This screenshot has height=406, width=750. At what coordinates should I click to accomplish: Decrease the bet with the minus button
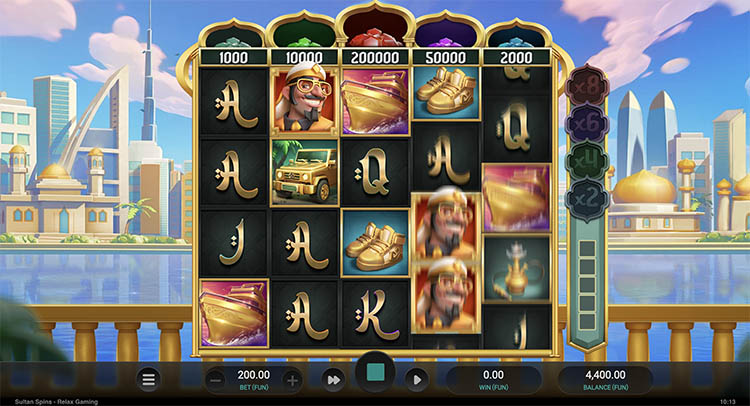[216, 380]
